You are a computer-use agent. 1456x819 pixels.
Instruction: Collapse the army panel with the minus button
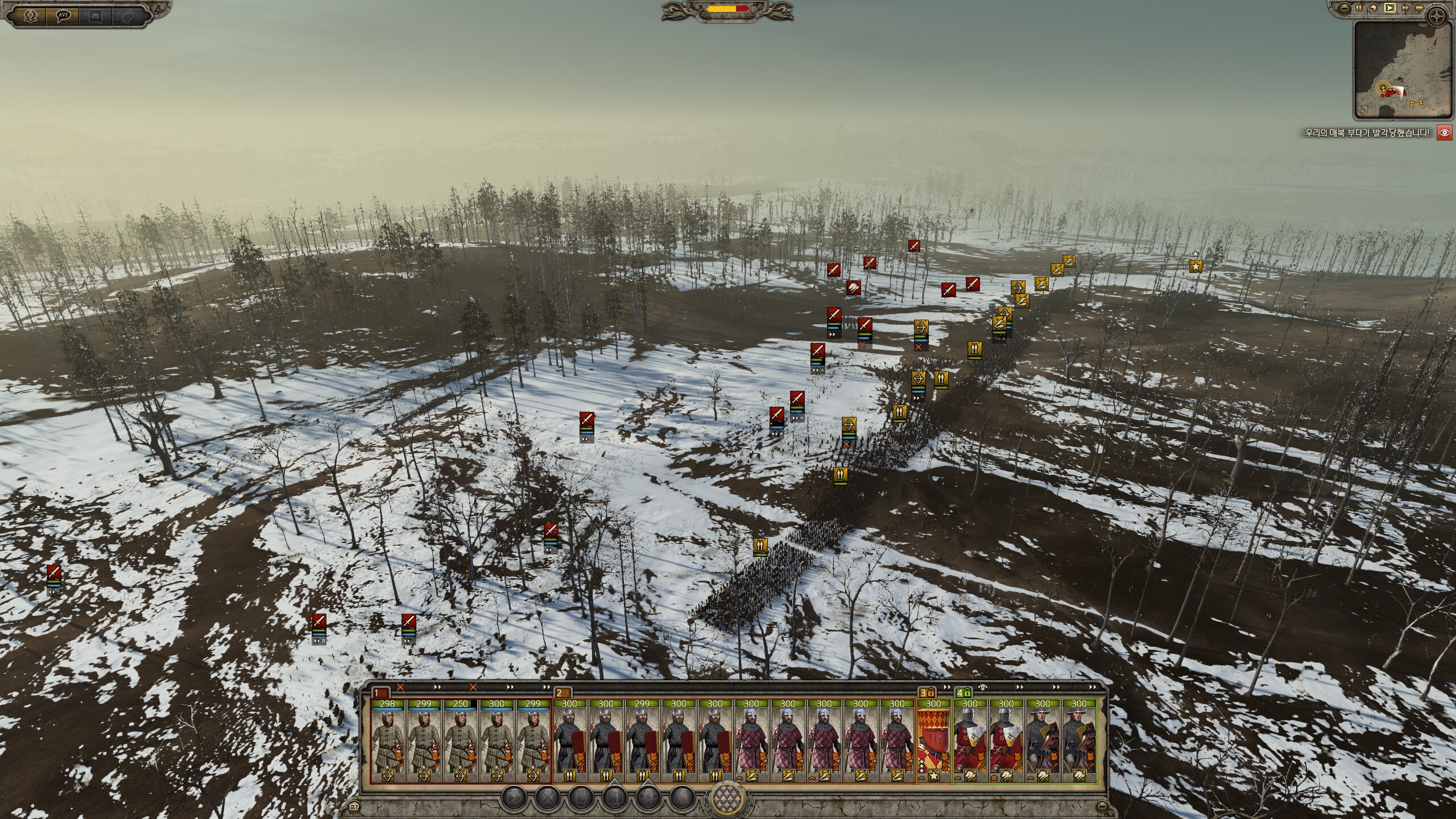point(1103,806)
